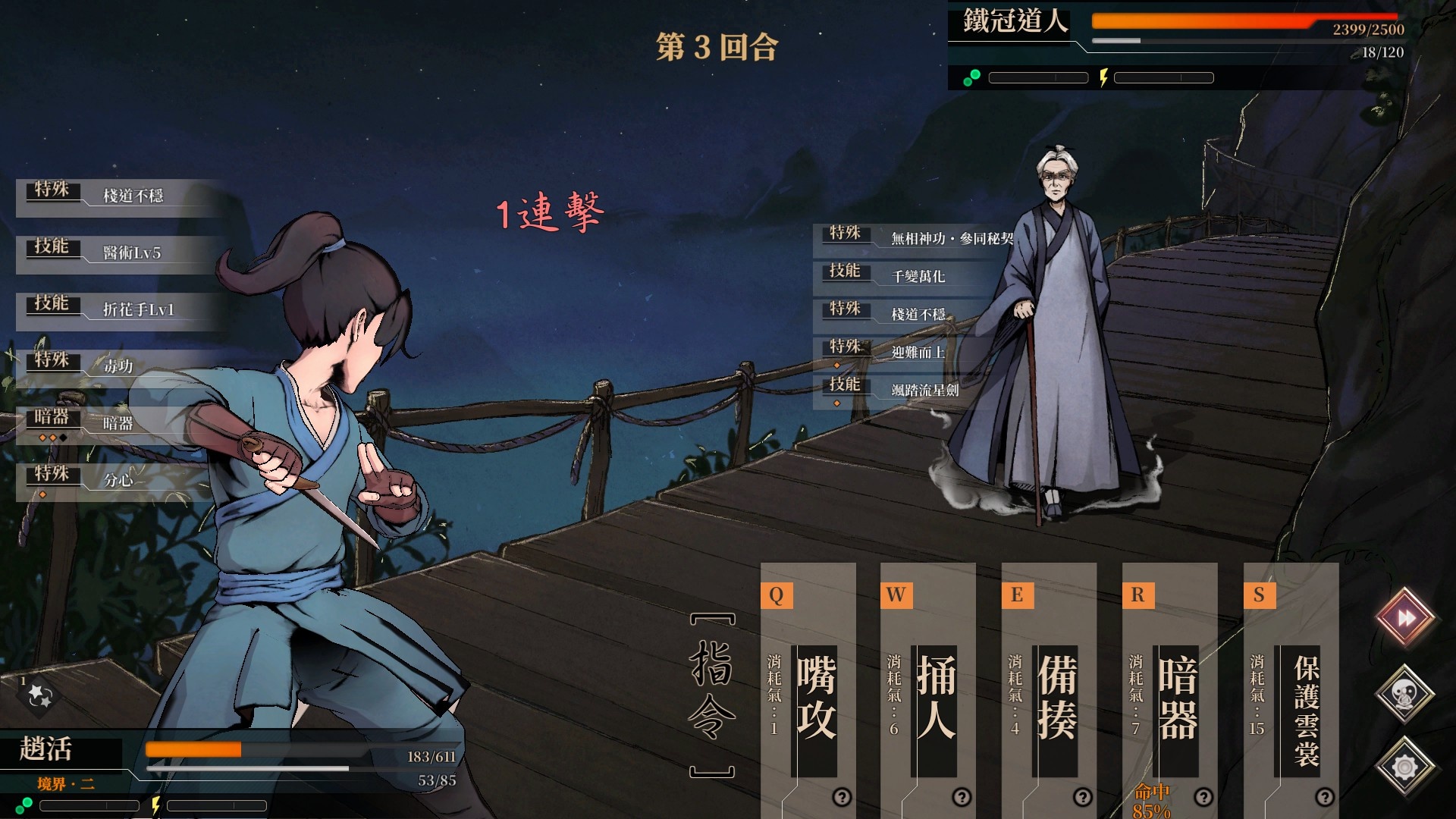The height and width of the screenshot is (819, 1456).
Task: View 備揍 details via its question mark
Action: click(1083, 797)
